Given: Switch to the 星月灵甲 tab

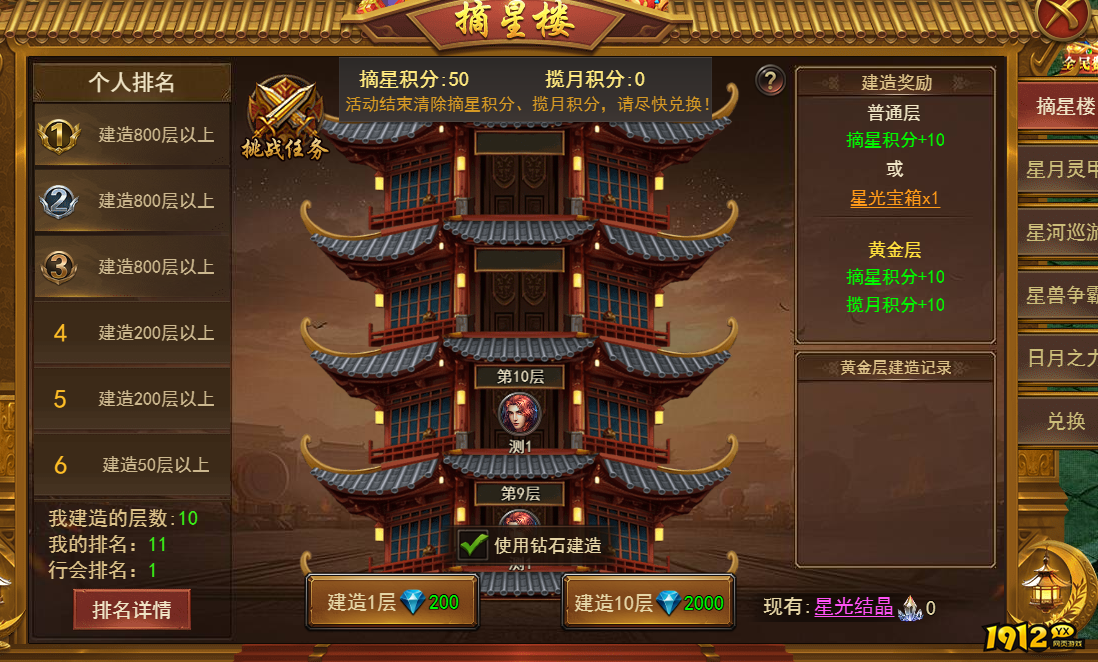Looking at the screenshot, I should click(x=1064, y=170).
